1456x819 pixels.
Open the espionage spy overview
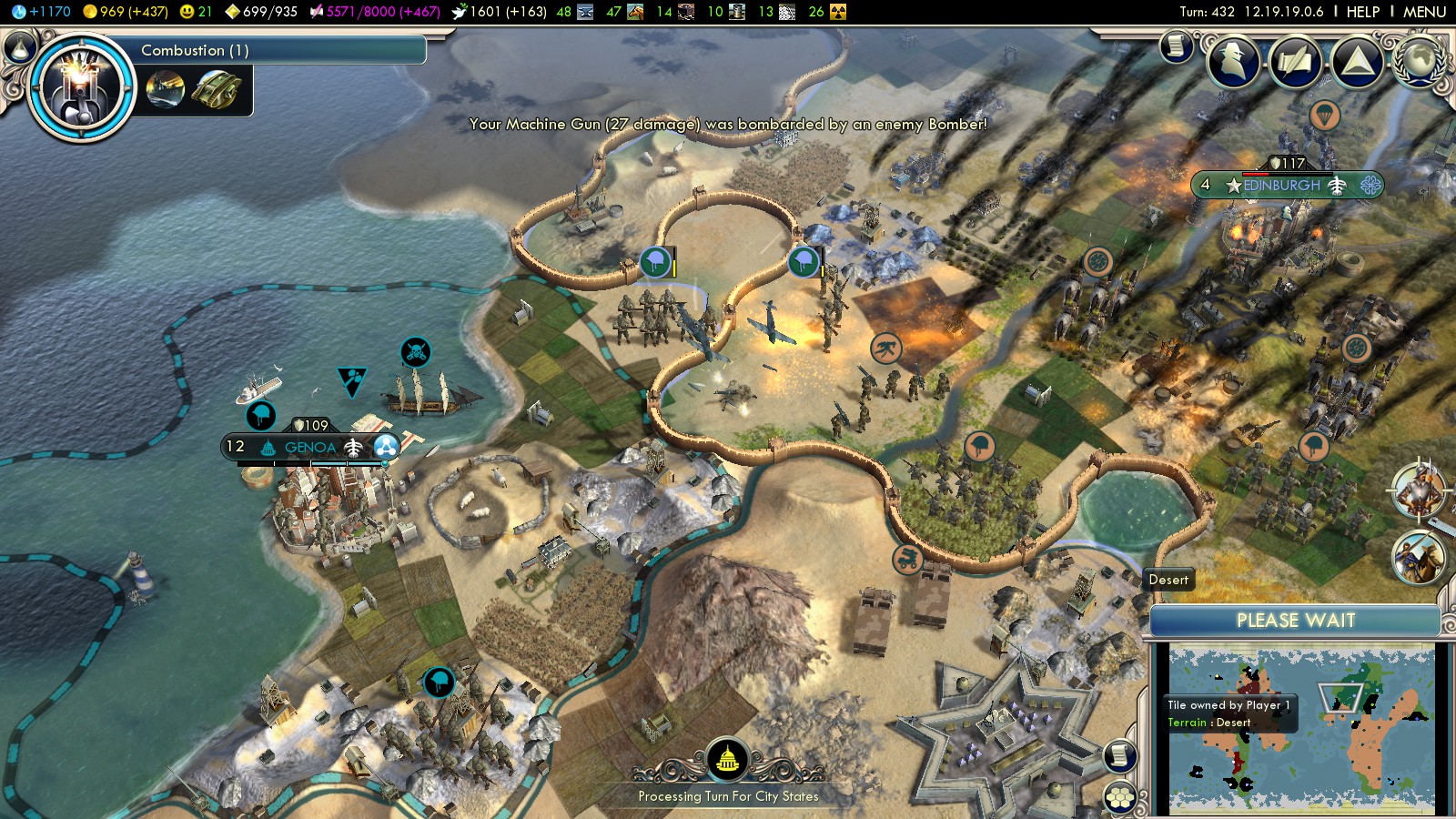coord(1233,62)
